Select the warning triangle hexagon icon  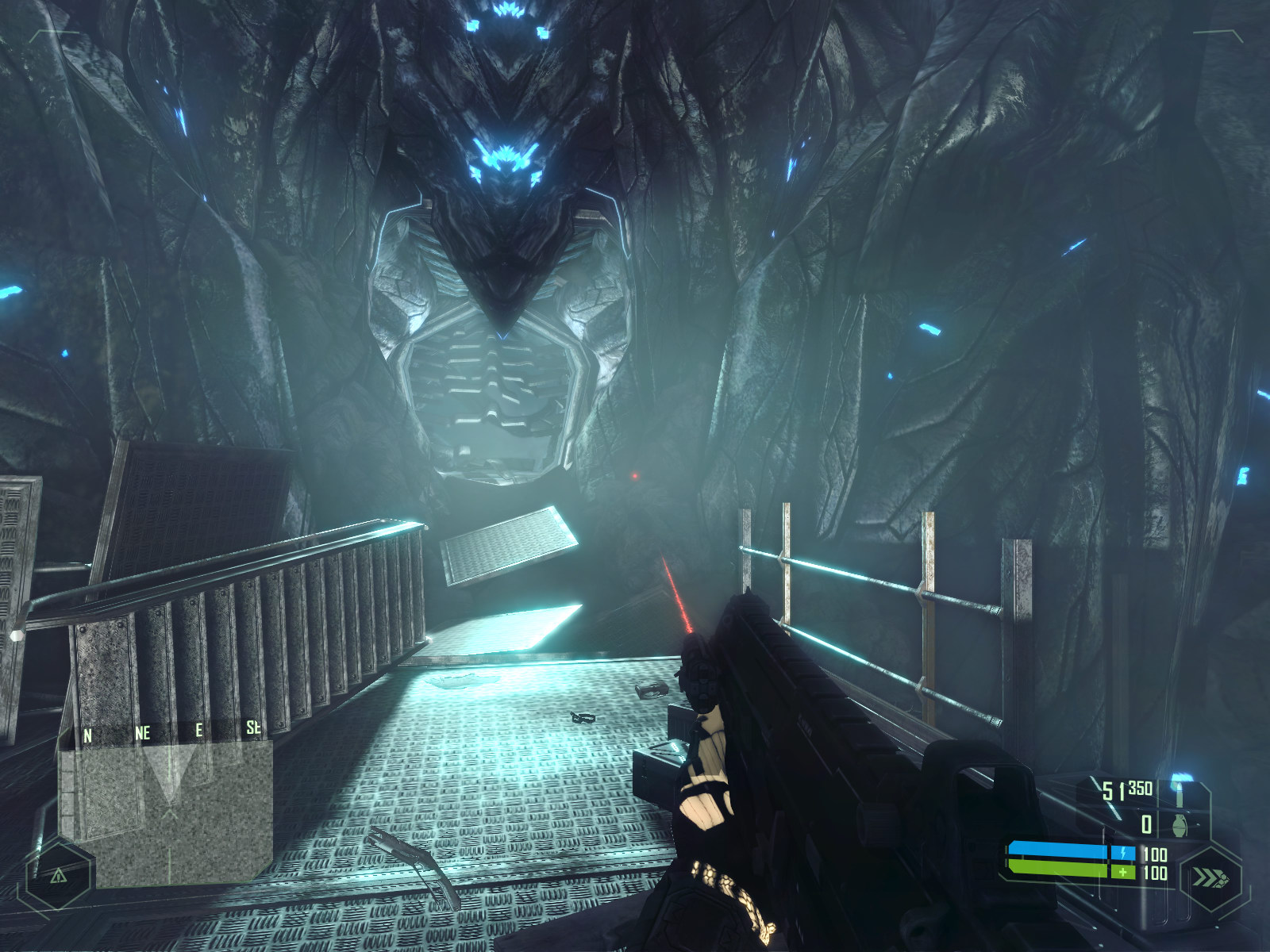click(x=58, y=875)
